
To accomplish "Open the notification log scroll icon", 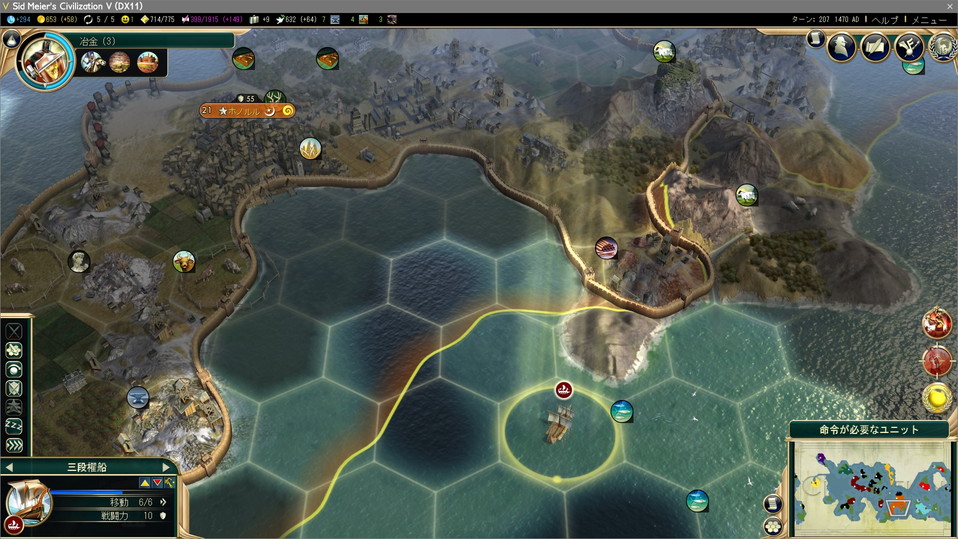I will pyautogui.click(x=816, y=39).
